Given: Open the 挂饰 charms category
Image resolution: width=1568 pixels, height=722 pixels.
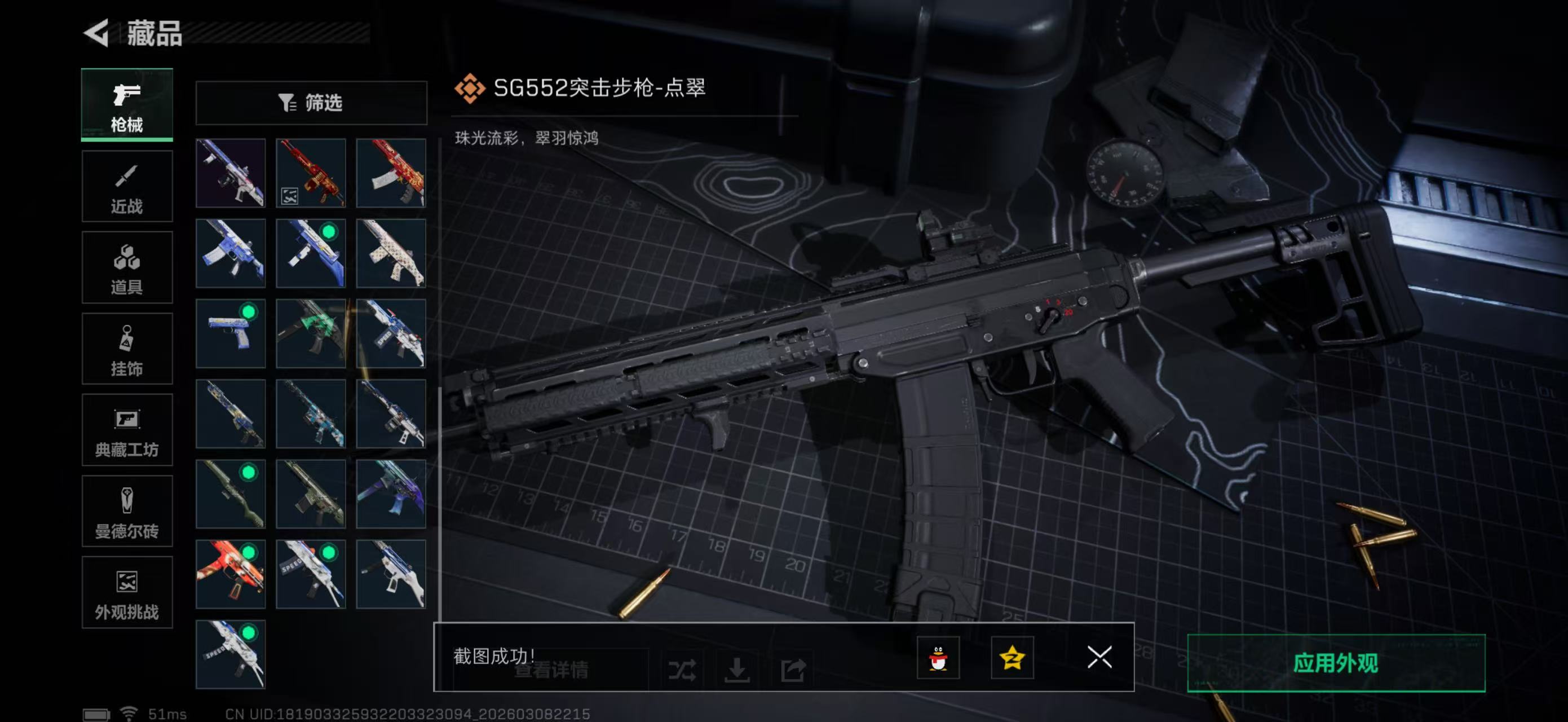Looking at the screenshot, I should click(x=127, y=349).
